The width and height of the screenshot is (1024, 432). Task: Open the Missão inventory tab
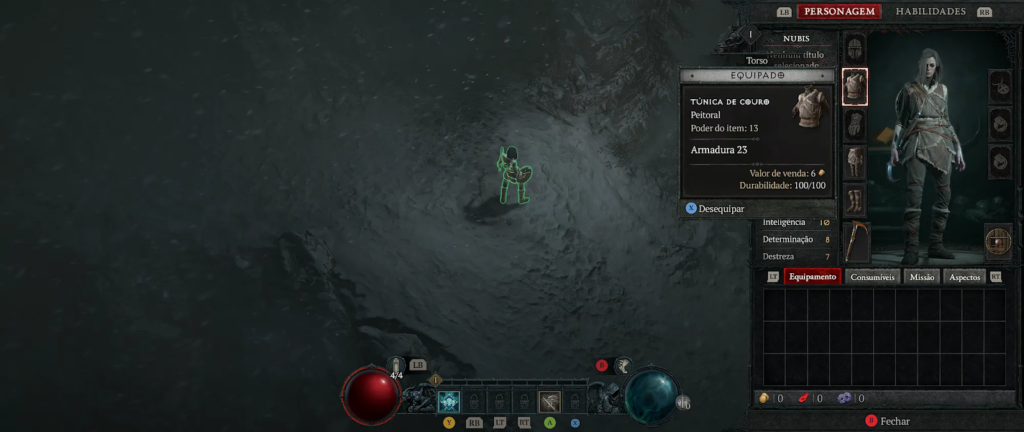pyautogui.click(x=922, y=277)
